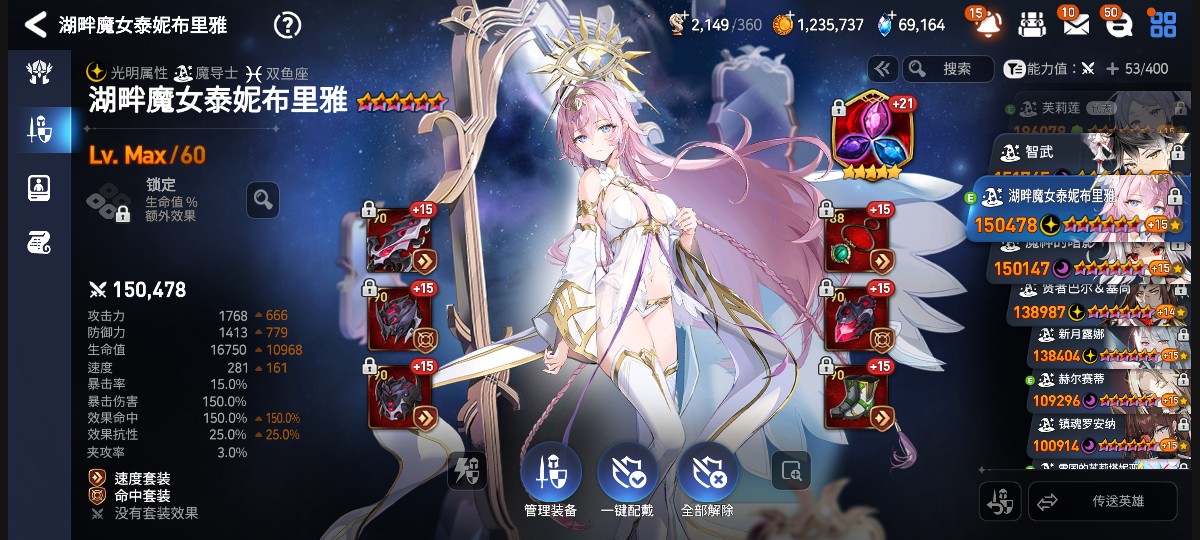Click the 传送英雄 transfer hero button
Image resolution: width=1200 pixels, height=540 pixels.
point(1103,502)
